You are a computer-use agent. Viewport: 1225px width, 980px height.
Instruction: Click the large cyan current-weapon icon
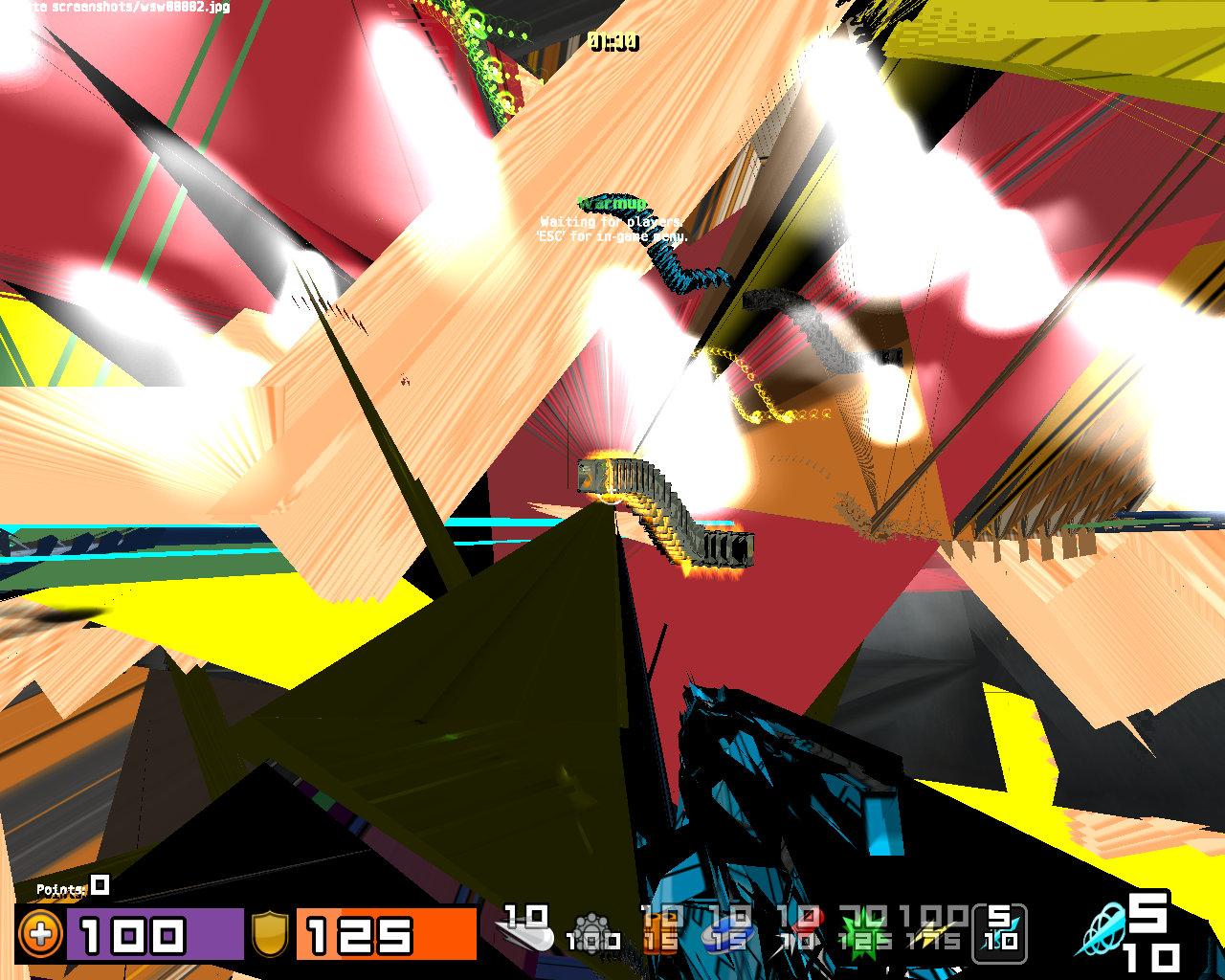point(1101,930)
